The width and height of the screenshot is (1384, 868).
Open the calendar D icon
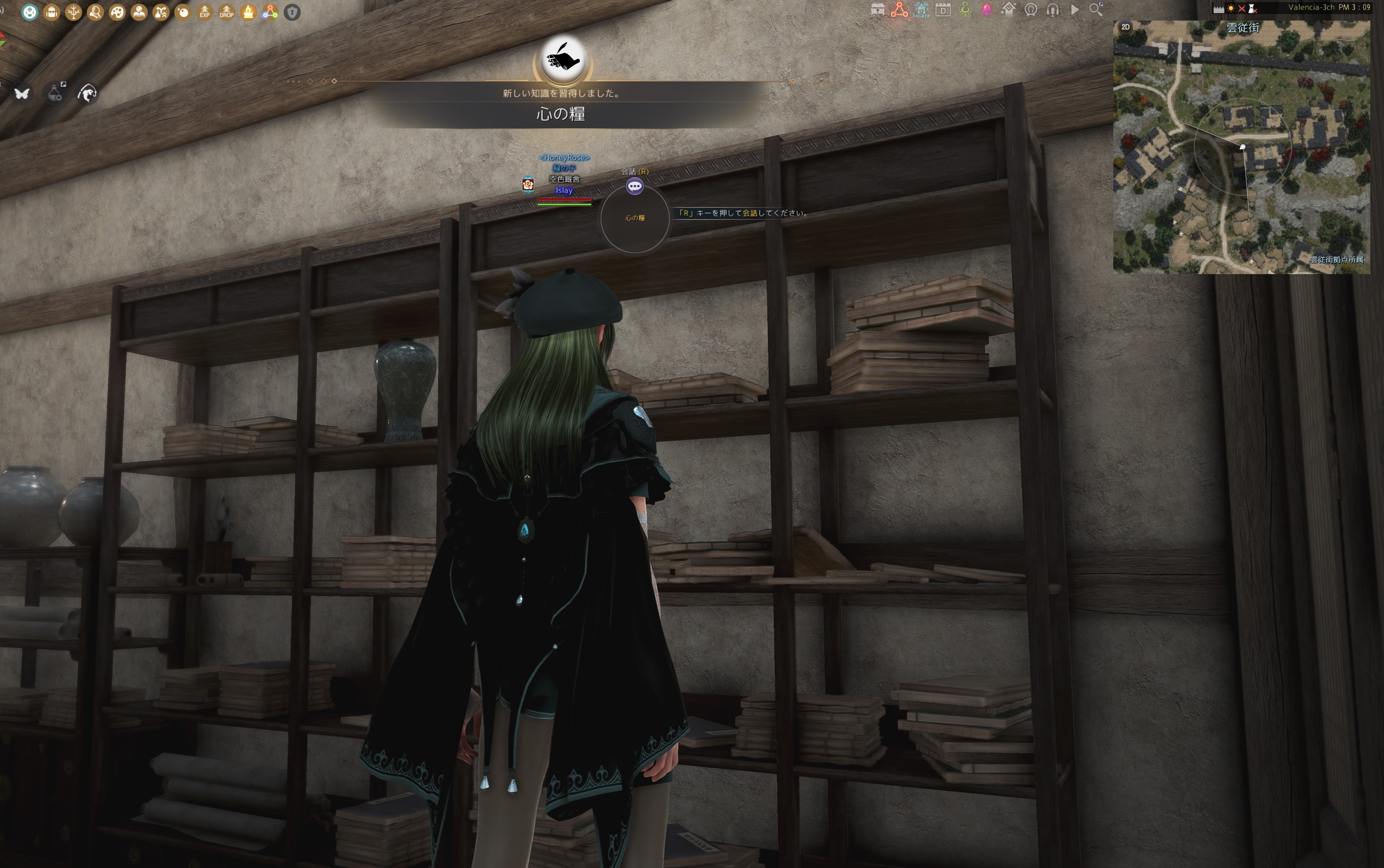pyautogui.click(x=943, y=10)
